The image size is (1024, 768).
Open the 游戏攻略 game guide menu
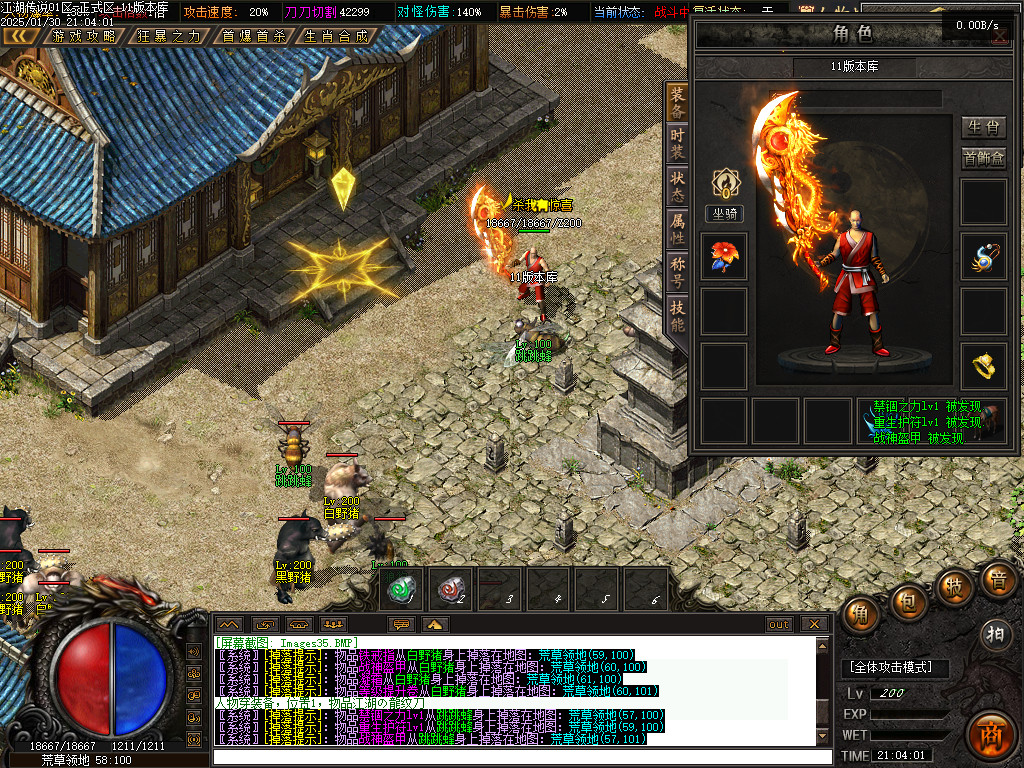click(x=84, y=36)
